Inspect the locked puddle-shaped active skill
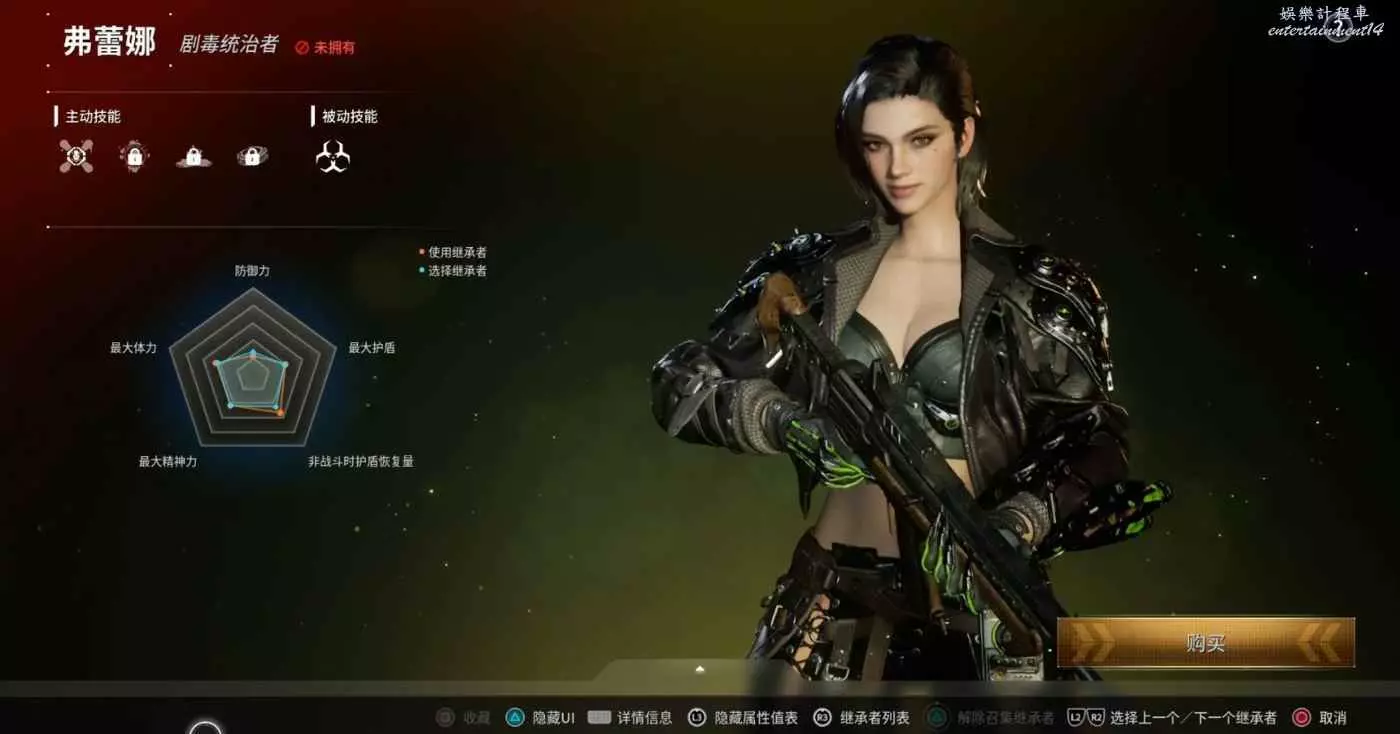 (193, 156)
